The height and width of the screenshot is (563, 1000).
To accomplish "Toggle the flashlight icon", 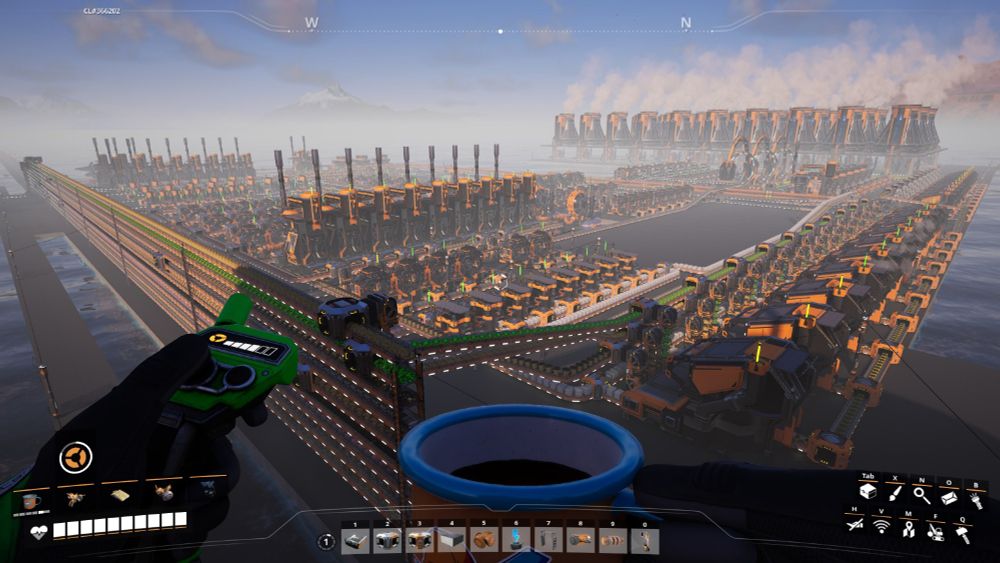I will point(975,499).
